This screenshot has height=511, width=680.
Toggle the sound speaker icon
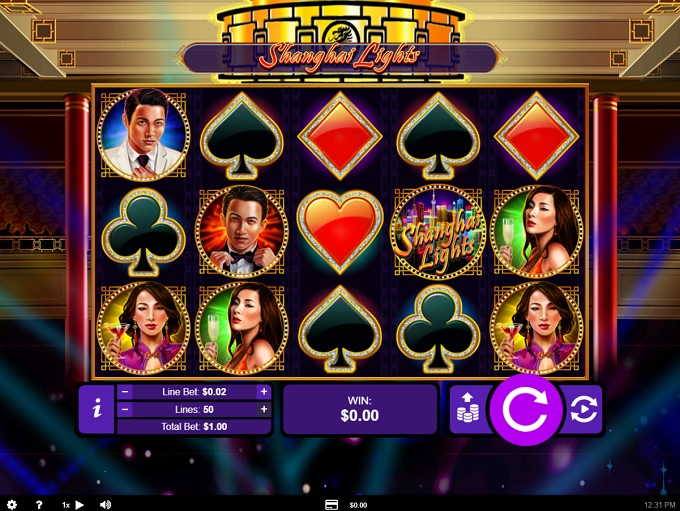105,505
